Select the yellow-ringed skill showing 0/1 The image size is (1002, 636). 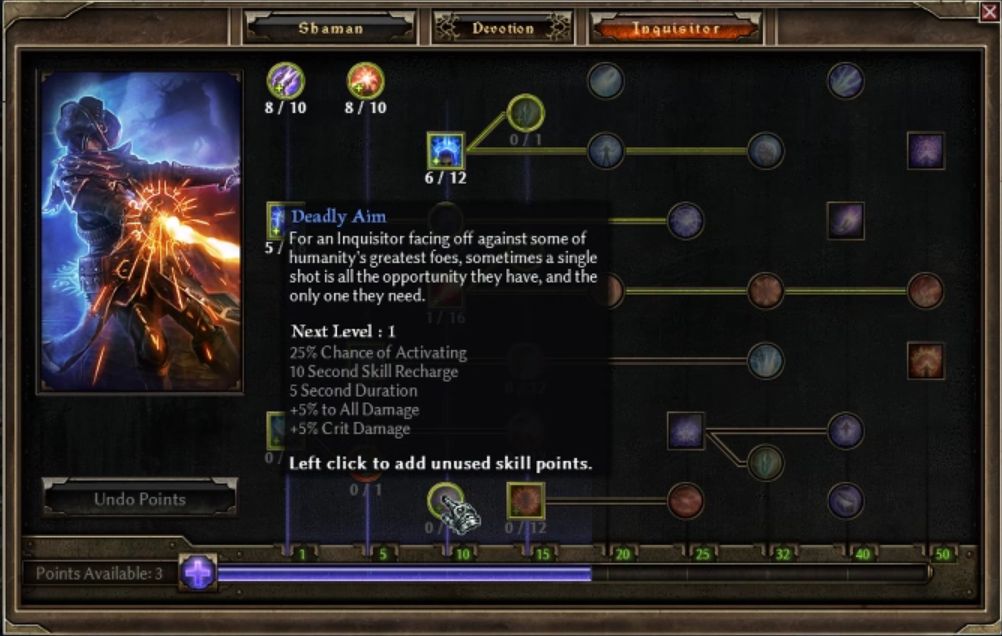tap(525, 112)
